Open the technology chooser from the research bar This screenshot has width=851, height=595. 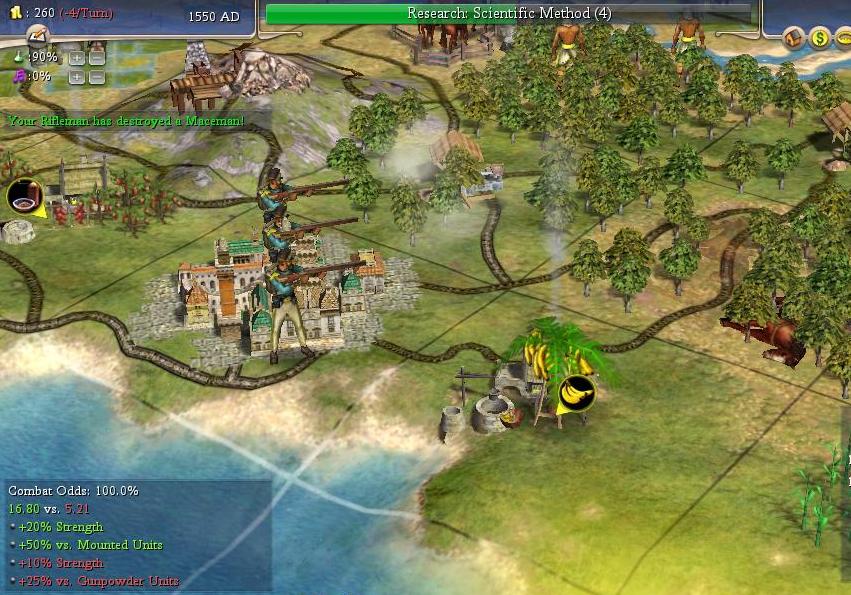pyautogui.click(x=509, y=13)
